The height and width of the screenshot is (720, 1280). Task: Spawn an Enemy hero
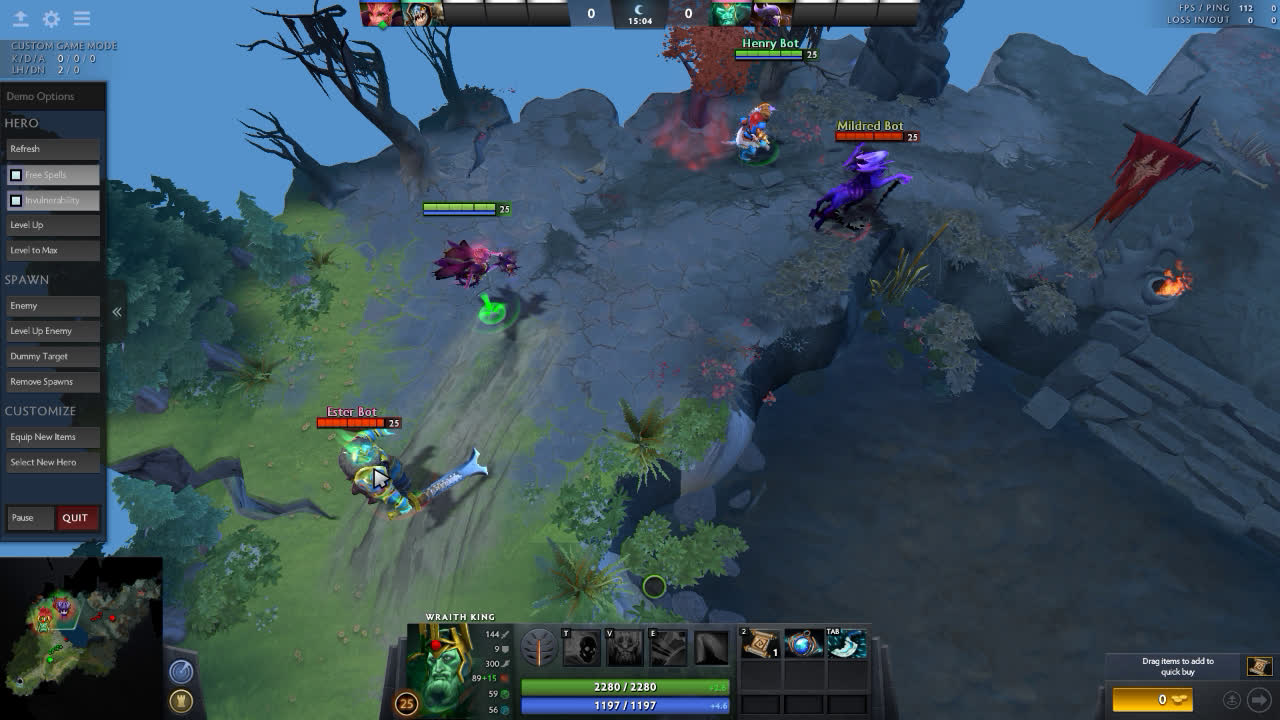[x=53, y=306]
